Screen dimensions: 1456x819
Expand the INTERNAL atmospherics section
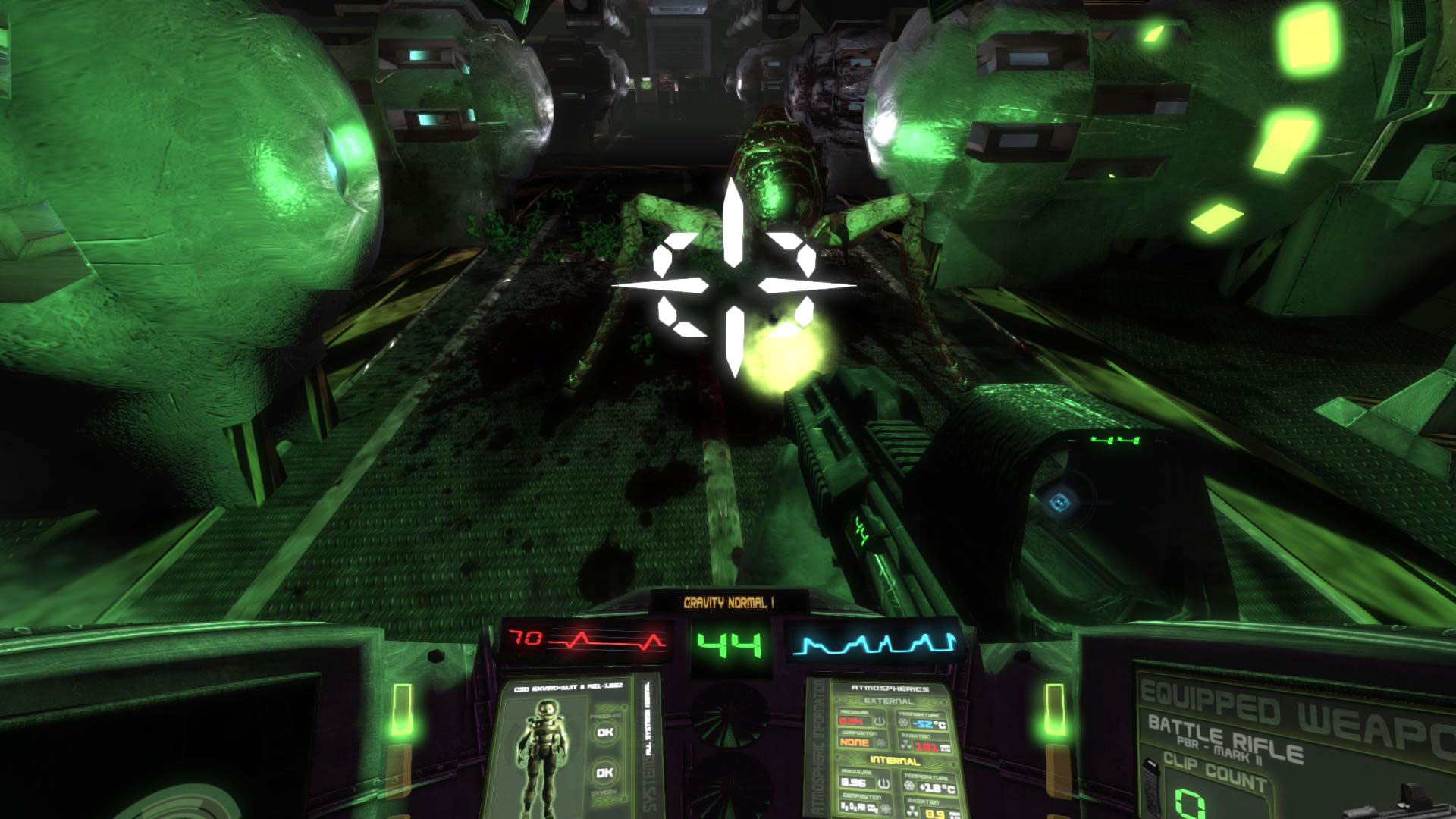tap(895, 761)
